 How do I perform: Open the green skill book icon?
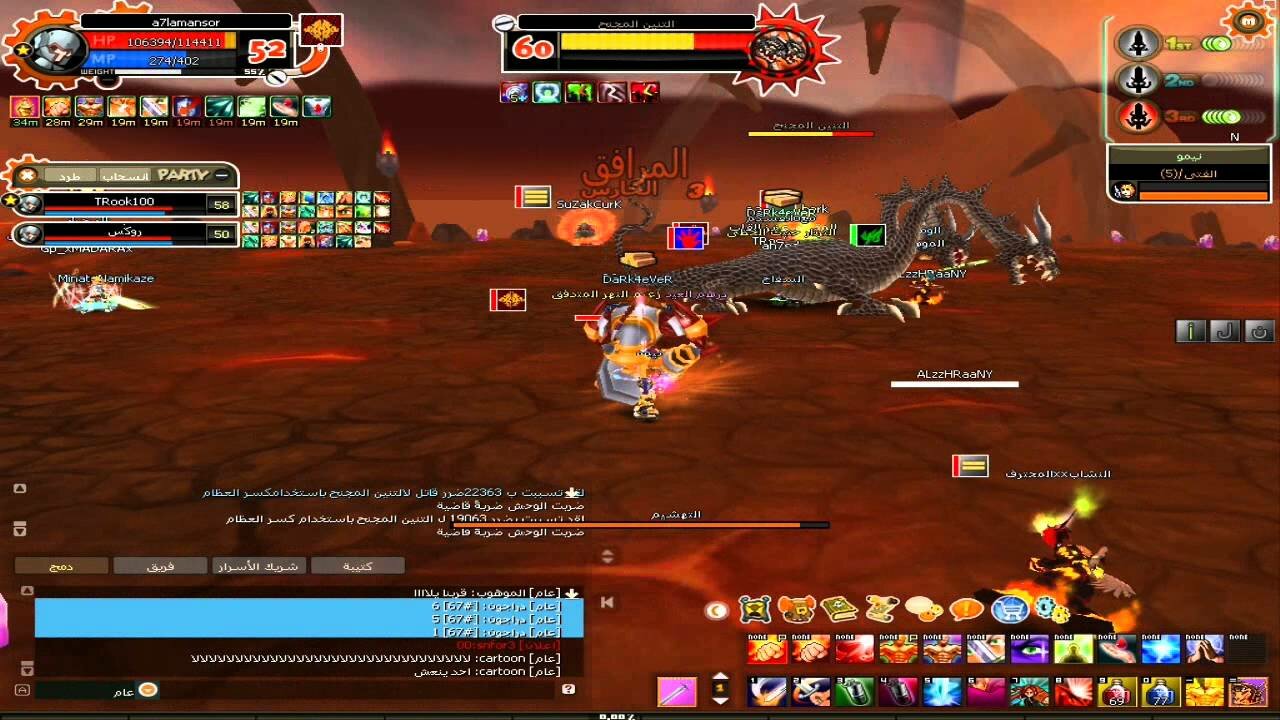tap(839, 608)
